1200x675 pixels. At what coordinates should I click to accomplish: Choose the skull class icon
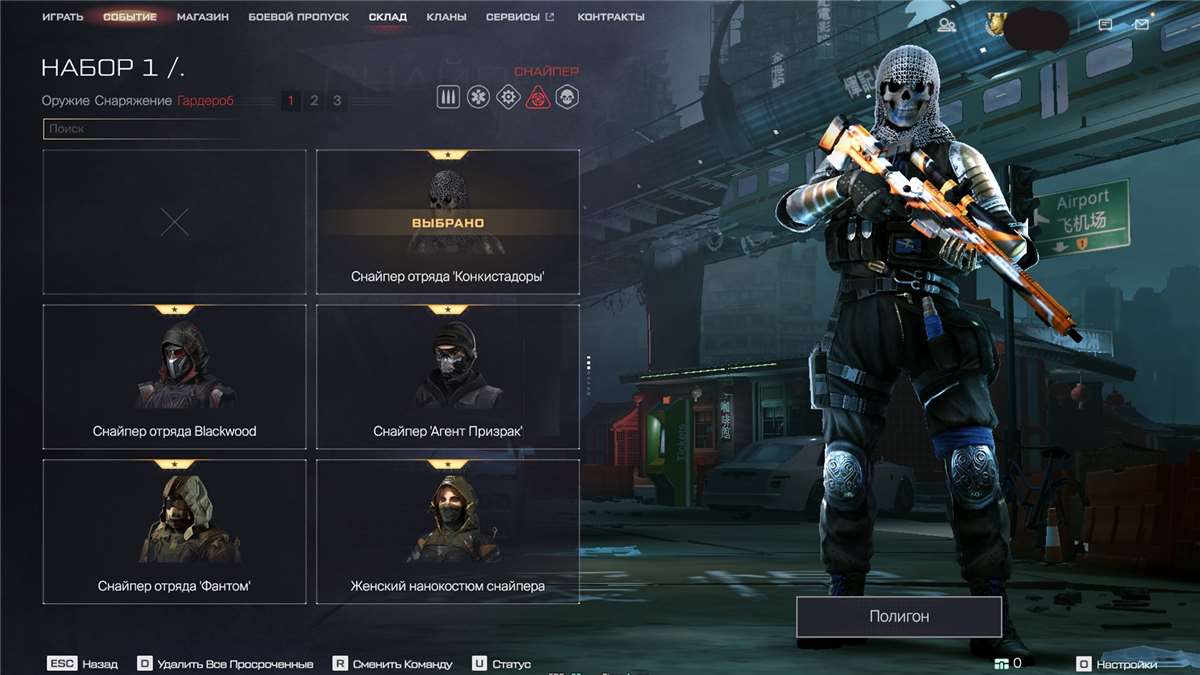568,97
